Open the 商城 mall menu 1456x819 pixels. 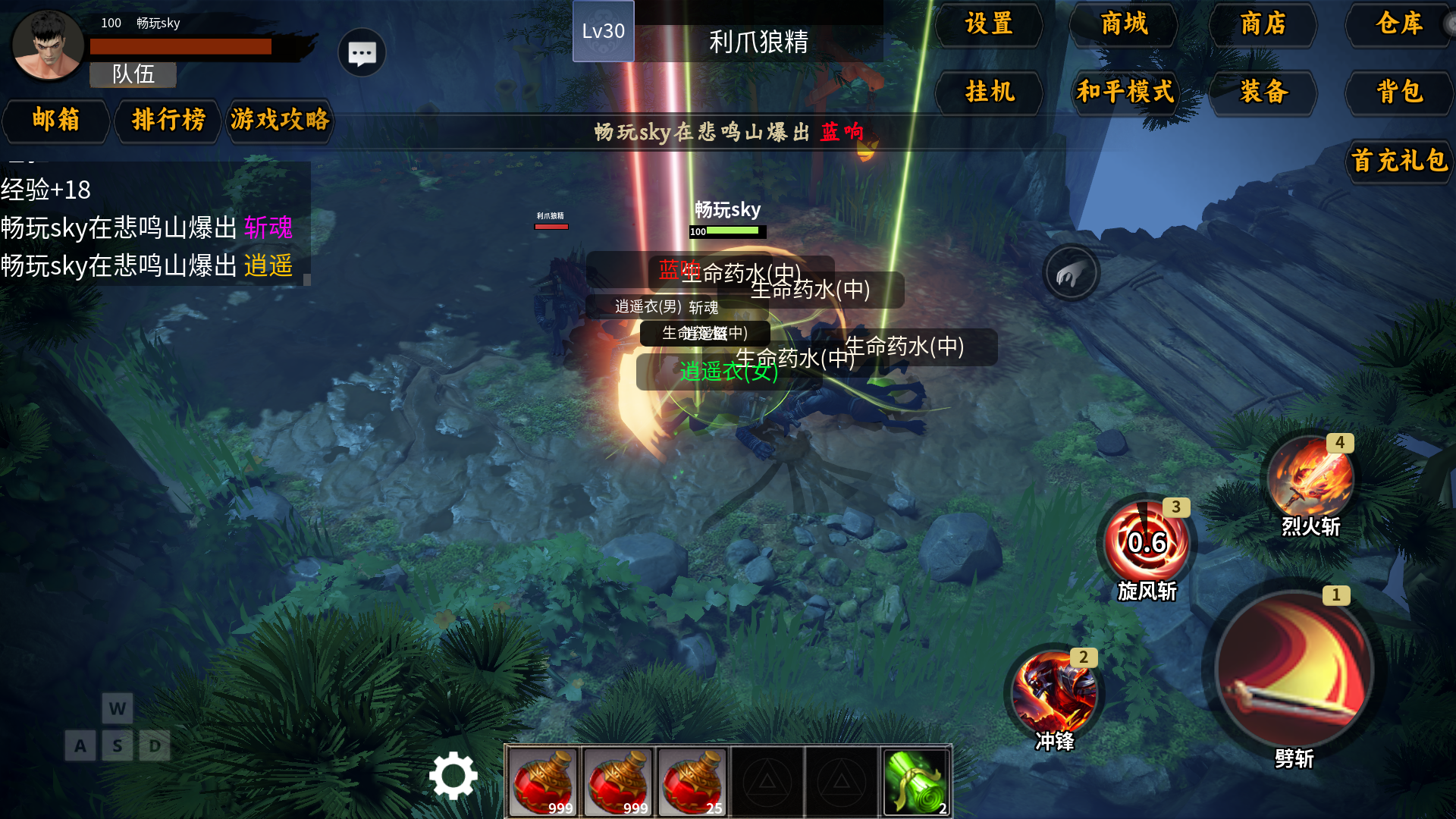(1123, 25)
